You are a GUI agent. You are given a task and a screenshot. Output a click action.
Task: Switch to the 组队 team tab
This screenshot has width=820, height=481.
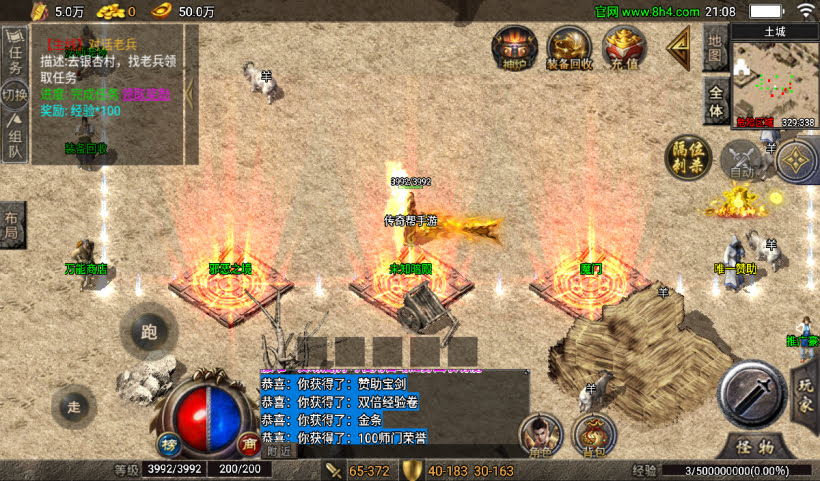[15, 140]
